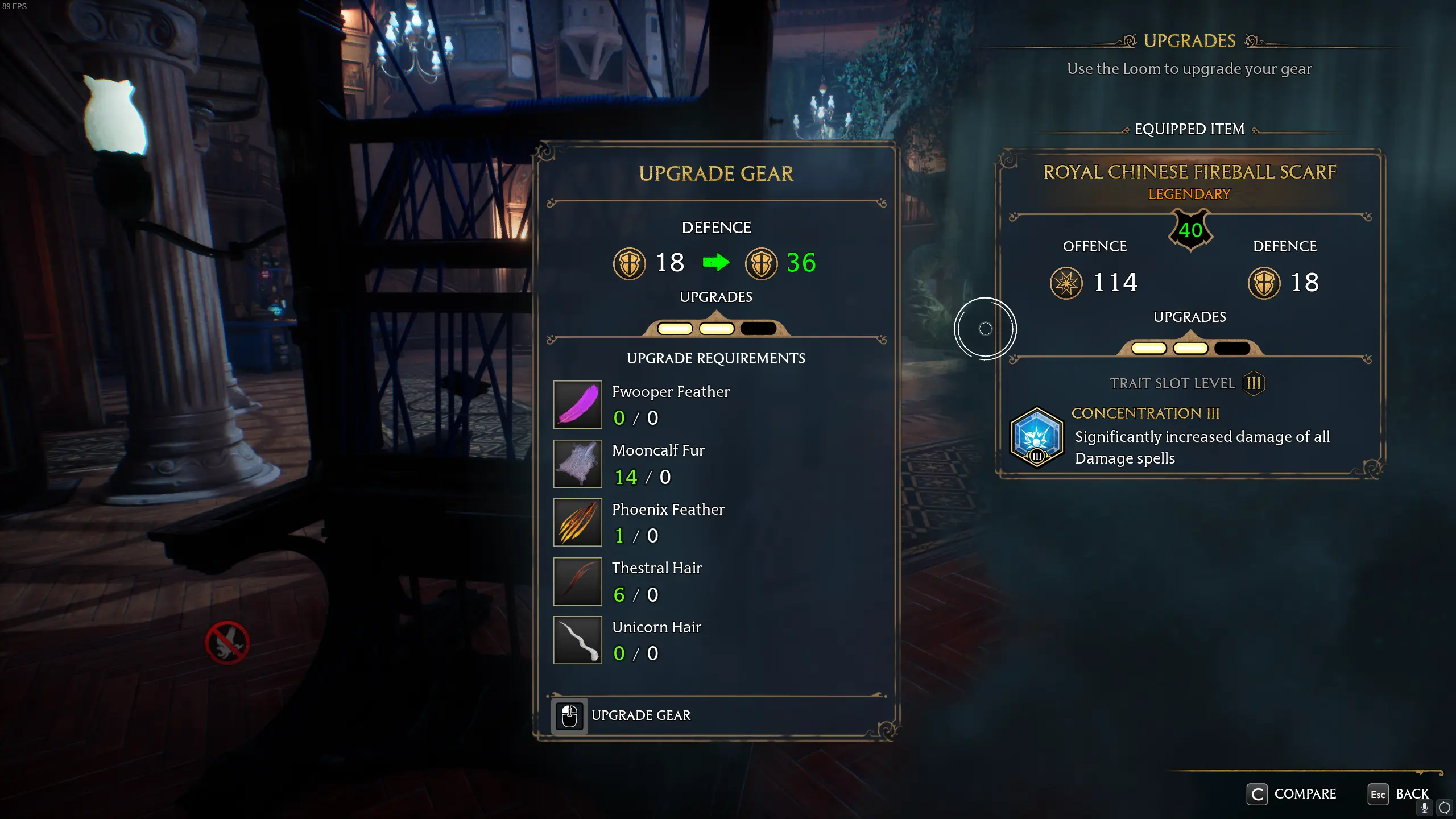Click the Back button

1399,794
